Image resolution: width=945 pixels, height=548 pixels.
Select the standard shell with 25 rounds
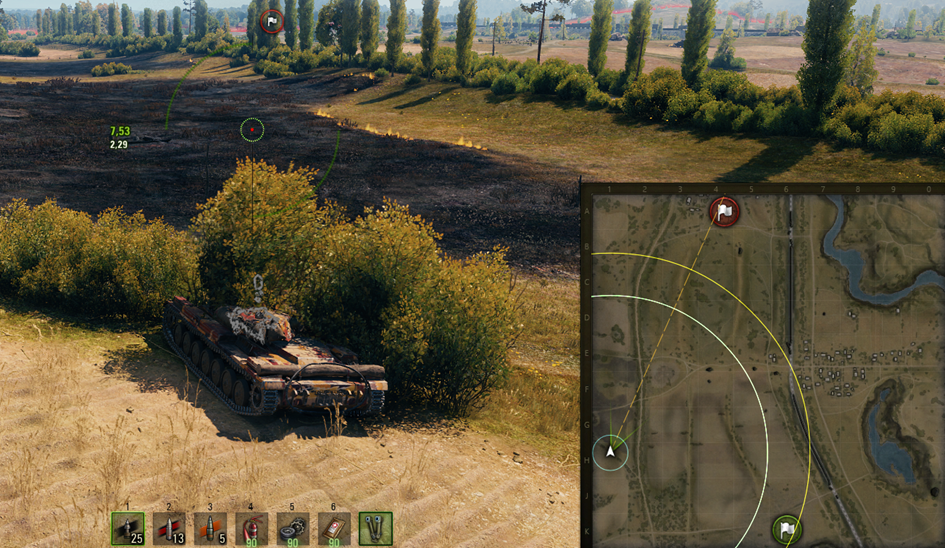(x=128, y=528)
